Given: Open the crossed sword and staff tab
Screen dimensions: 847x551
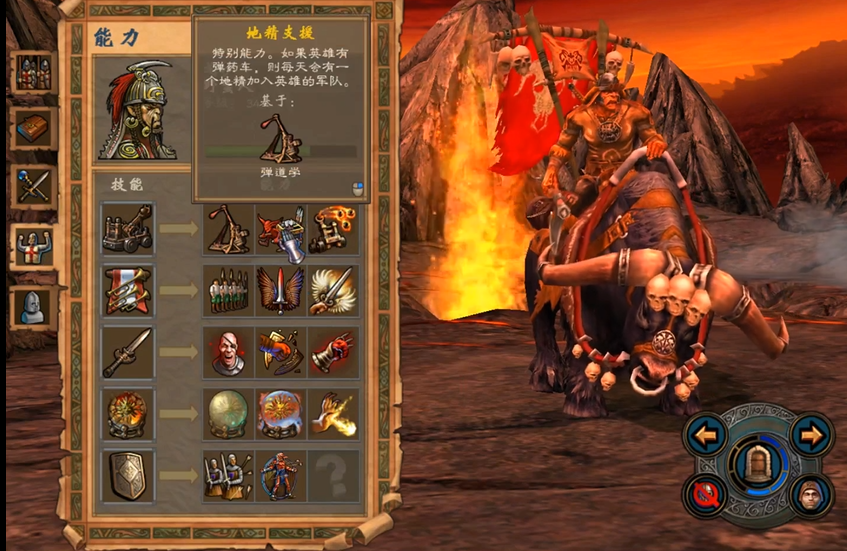Looking at the screenshot, I should (32, 186).
